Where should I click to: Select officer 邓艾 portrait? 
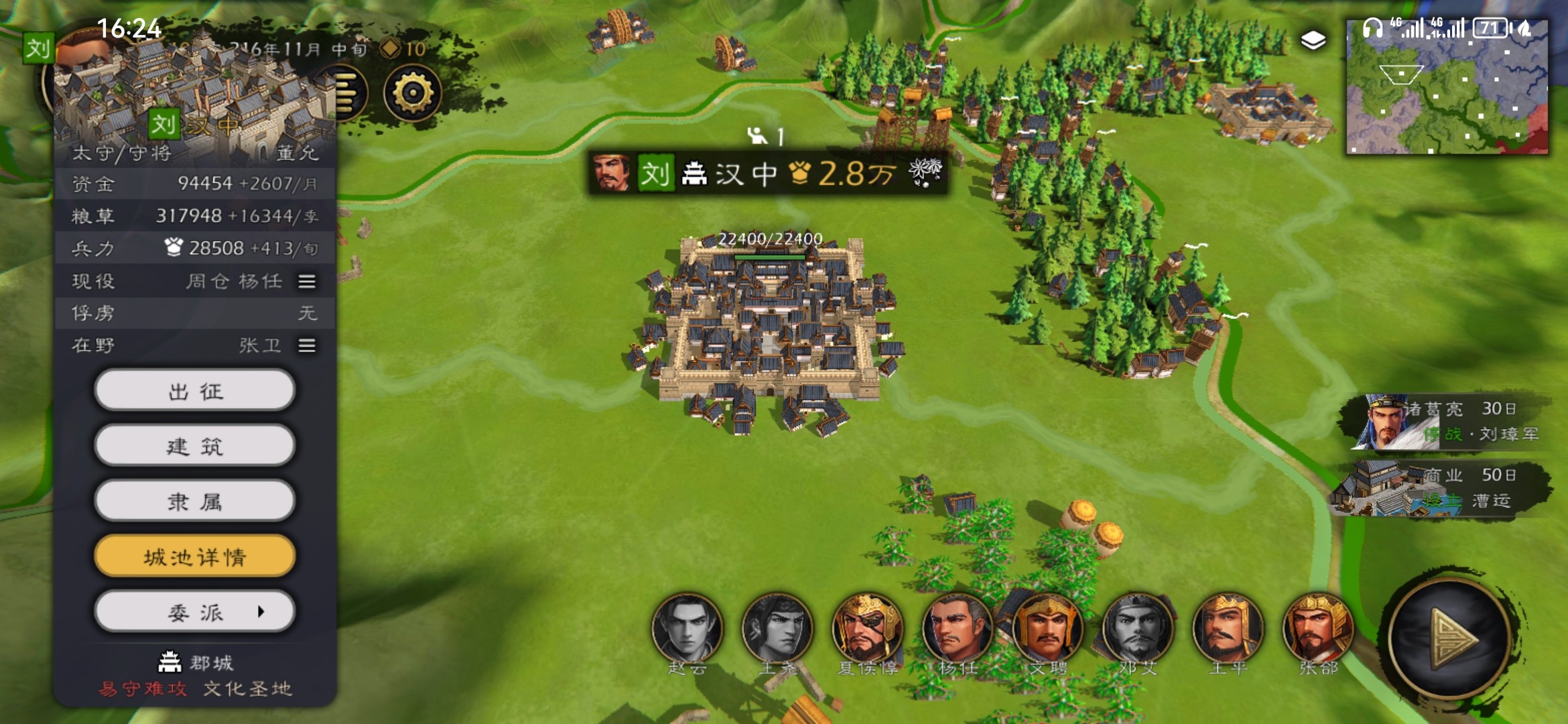pos(1137,629)
